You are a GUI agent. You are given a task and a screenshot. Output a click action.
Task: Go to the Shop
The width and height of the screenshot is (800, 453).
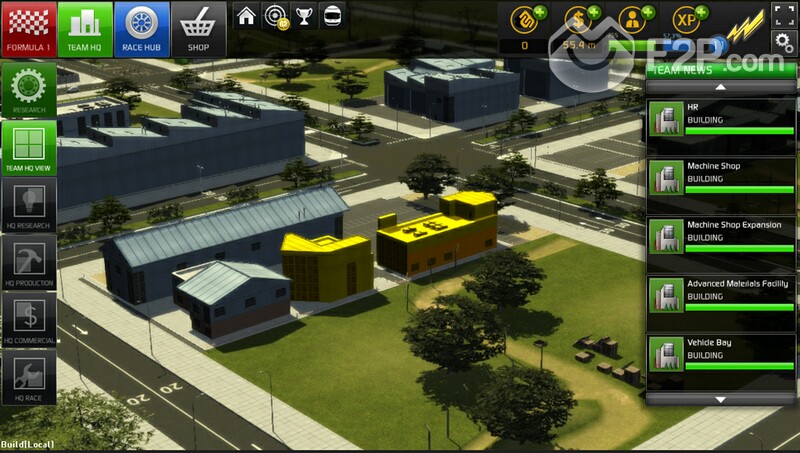(198, 26)
